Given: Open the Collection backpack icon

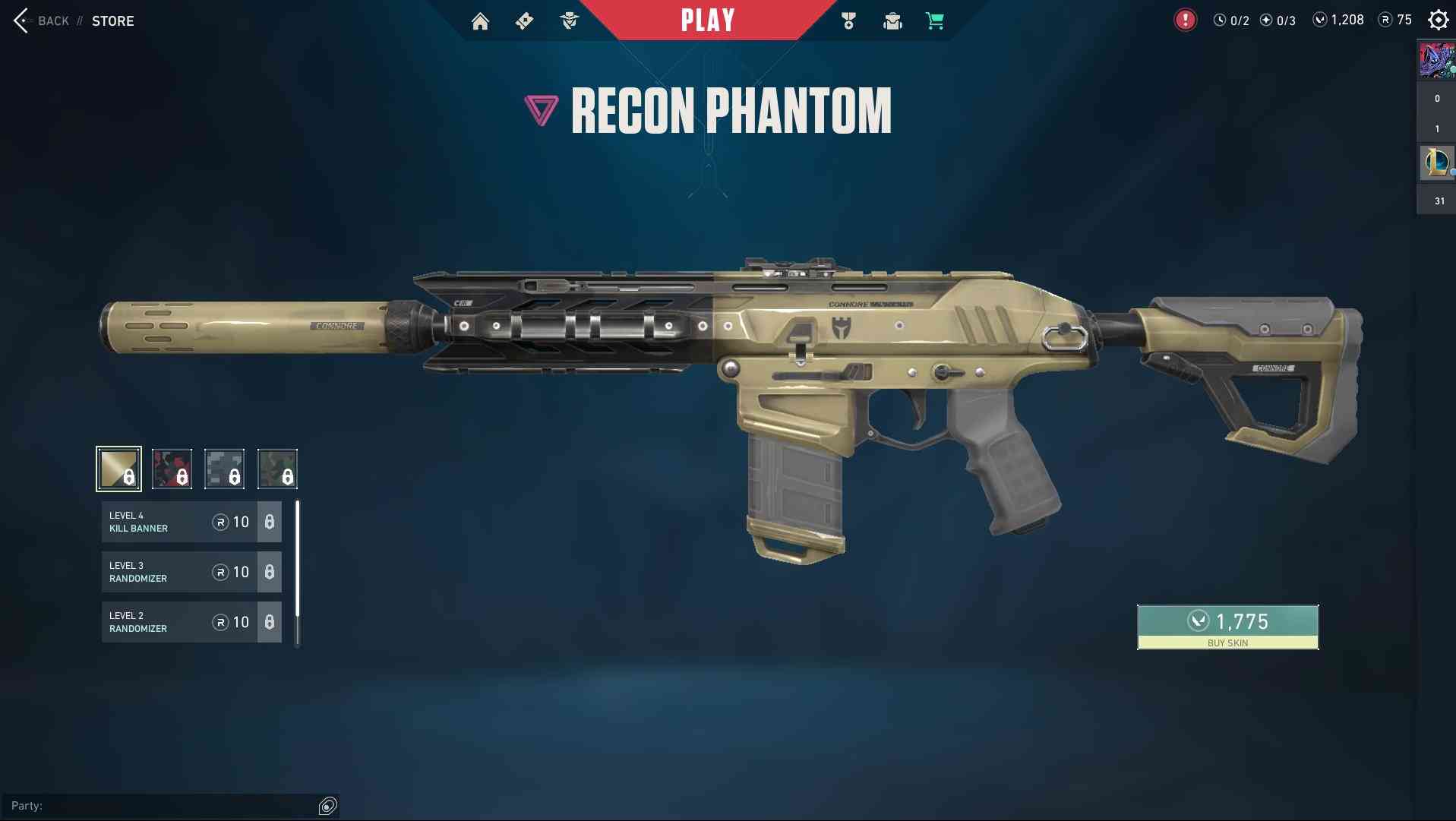Looking at the screenshot, I should [892, 21].
